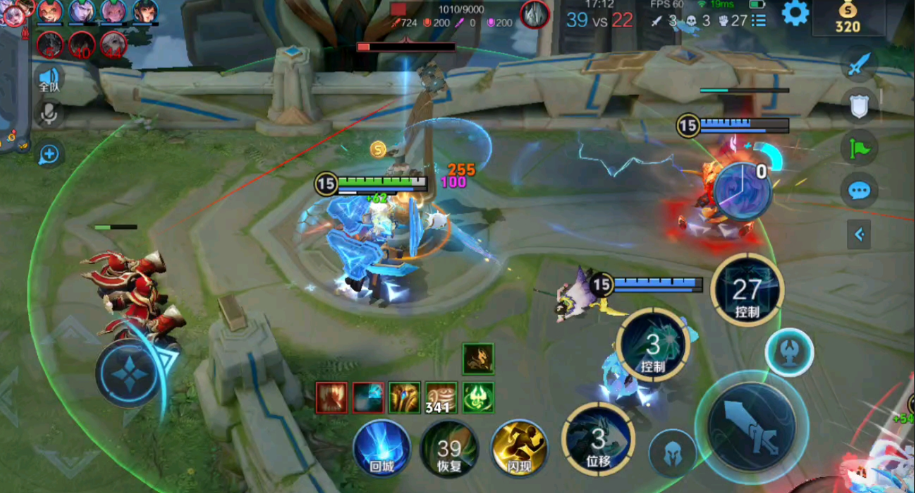Tap the blue helmet target button
This screenshot has width=915, height=493.
click(x=673, y=453)
